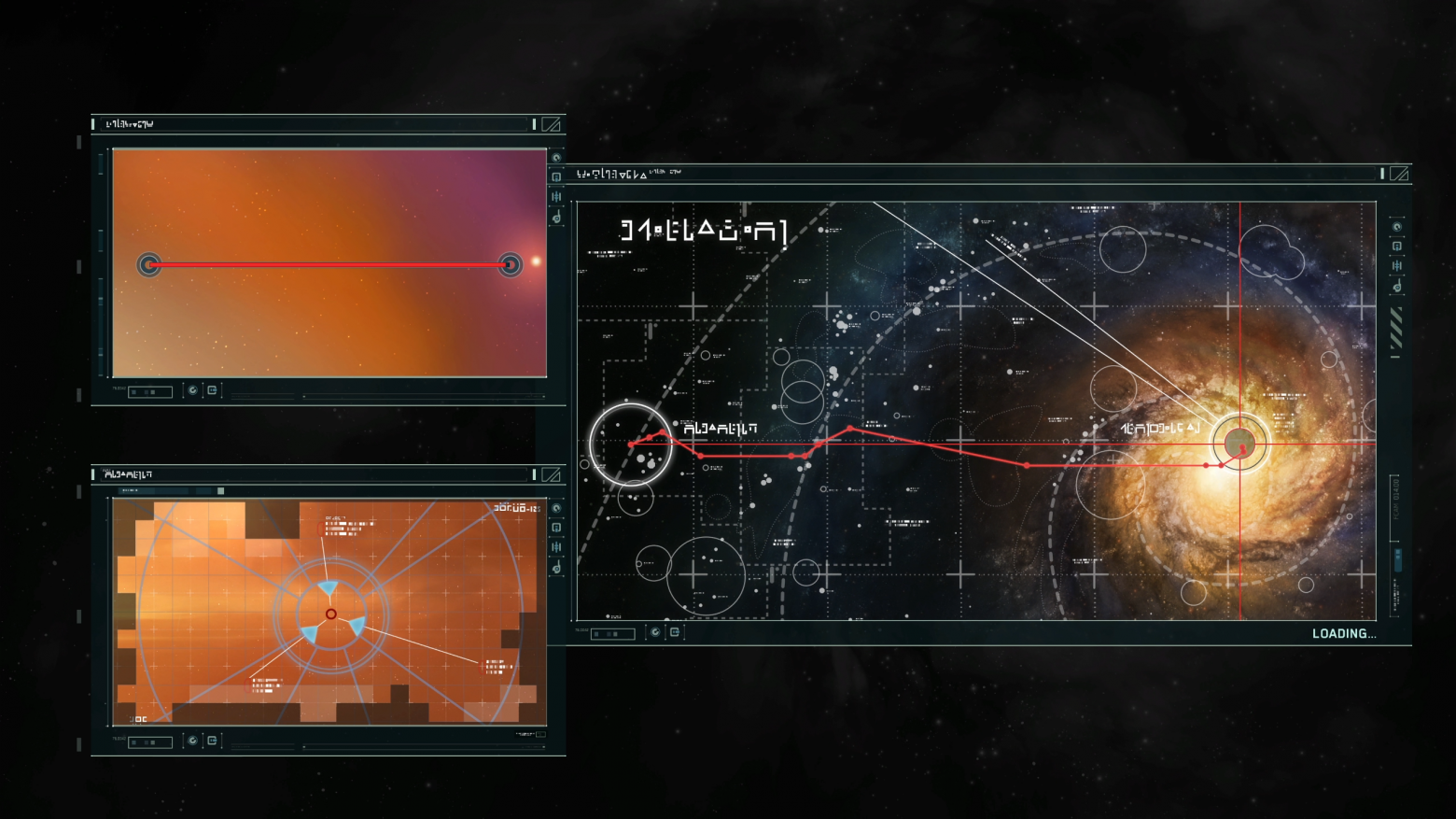Viewport: 1456px width, 819px height.
Task: Toggle the first status segment in the nebula panel footer
Action: (133, 391)
